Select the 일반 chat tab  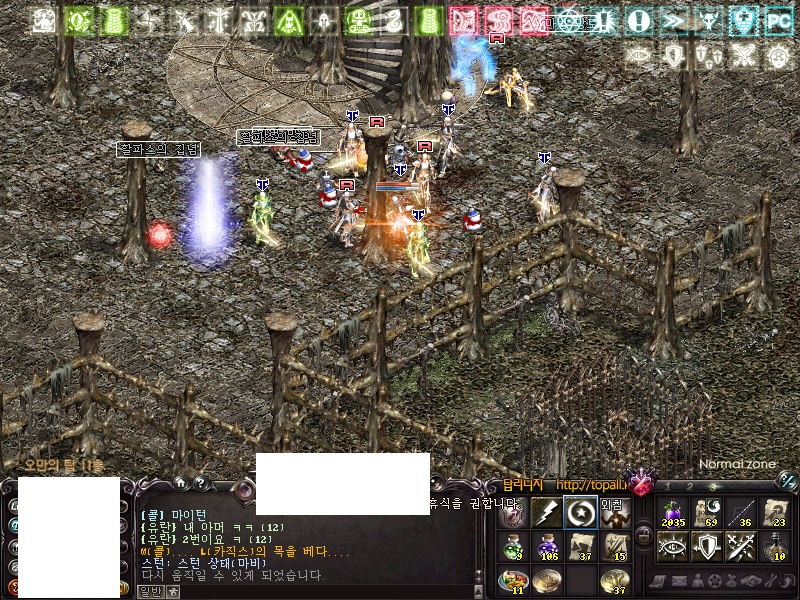pos(150,592)
